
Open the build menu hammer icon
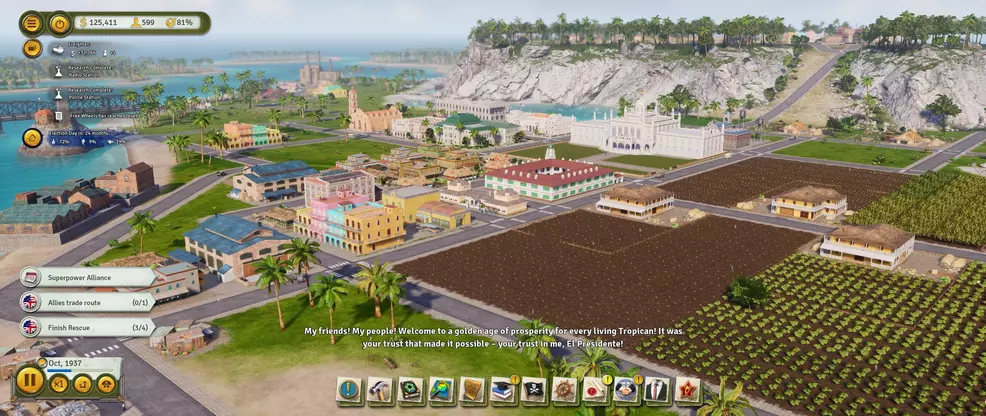[x=379, y=390]
